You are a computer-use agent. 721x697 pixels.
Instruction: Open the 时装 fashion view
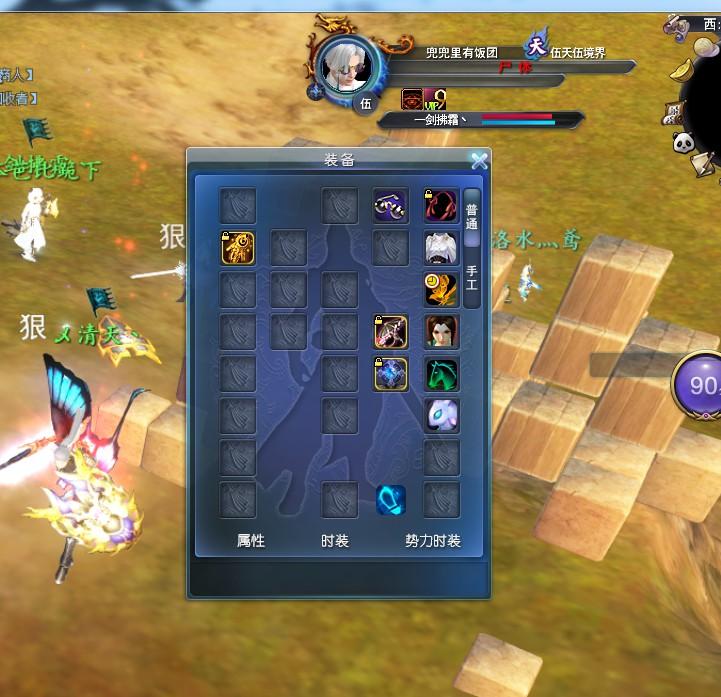point(335,541)
